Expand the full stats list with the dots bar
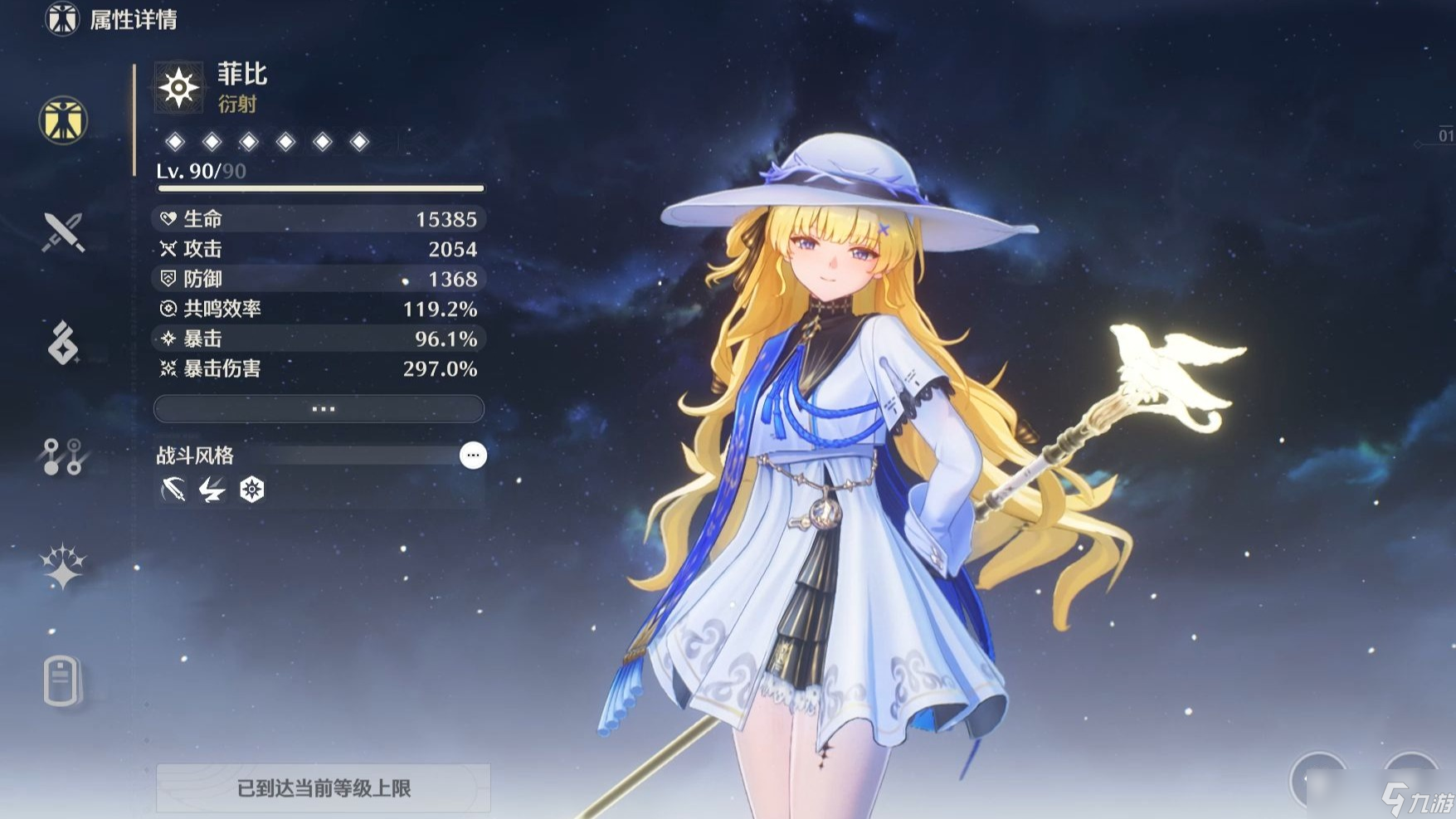 tap(319, 409)
